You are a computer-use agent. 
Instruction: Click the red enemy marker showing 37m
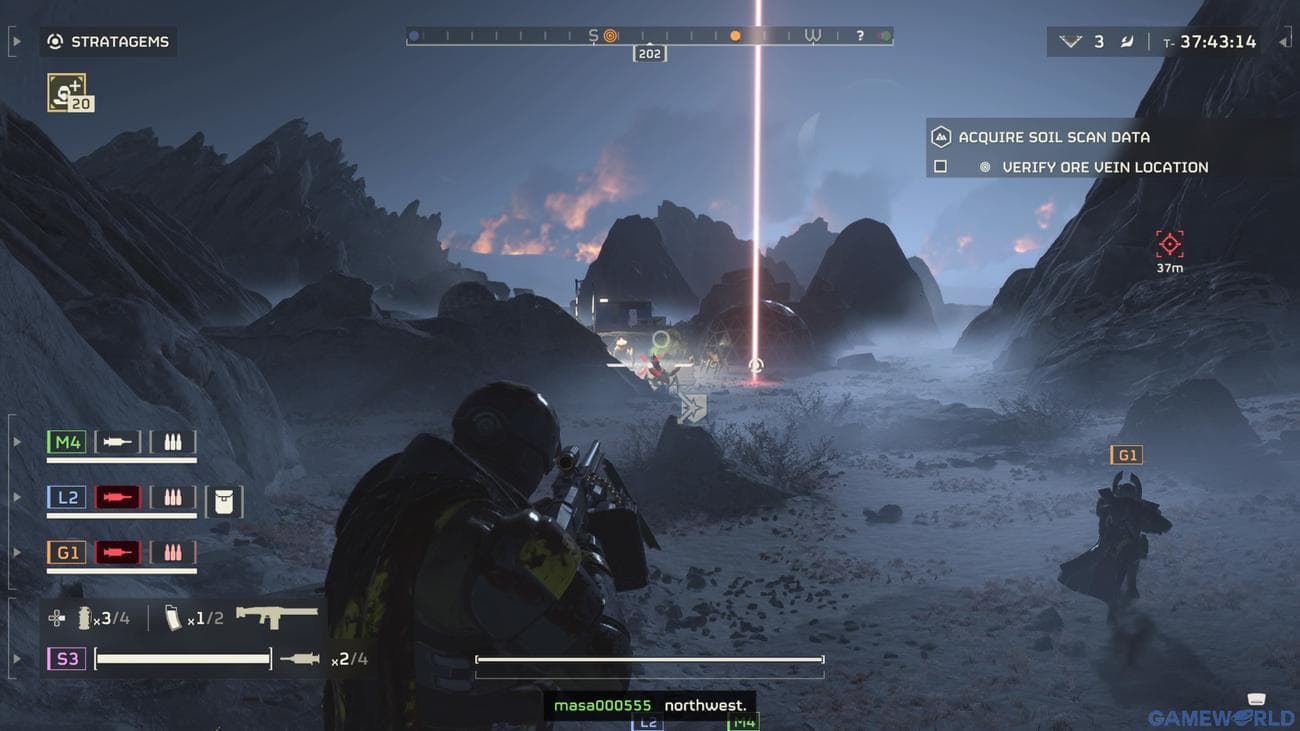click(1168, 242)
